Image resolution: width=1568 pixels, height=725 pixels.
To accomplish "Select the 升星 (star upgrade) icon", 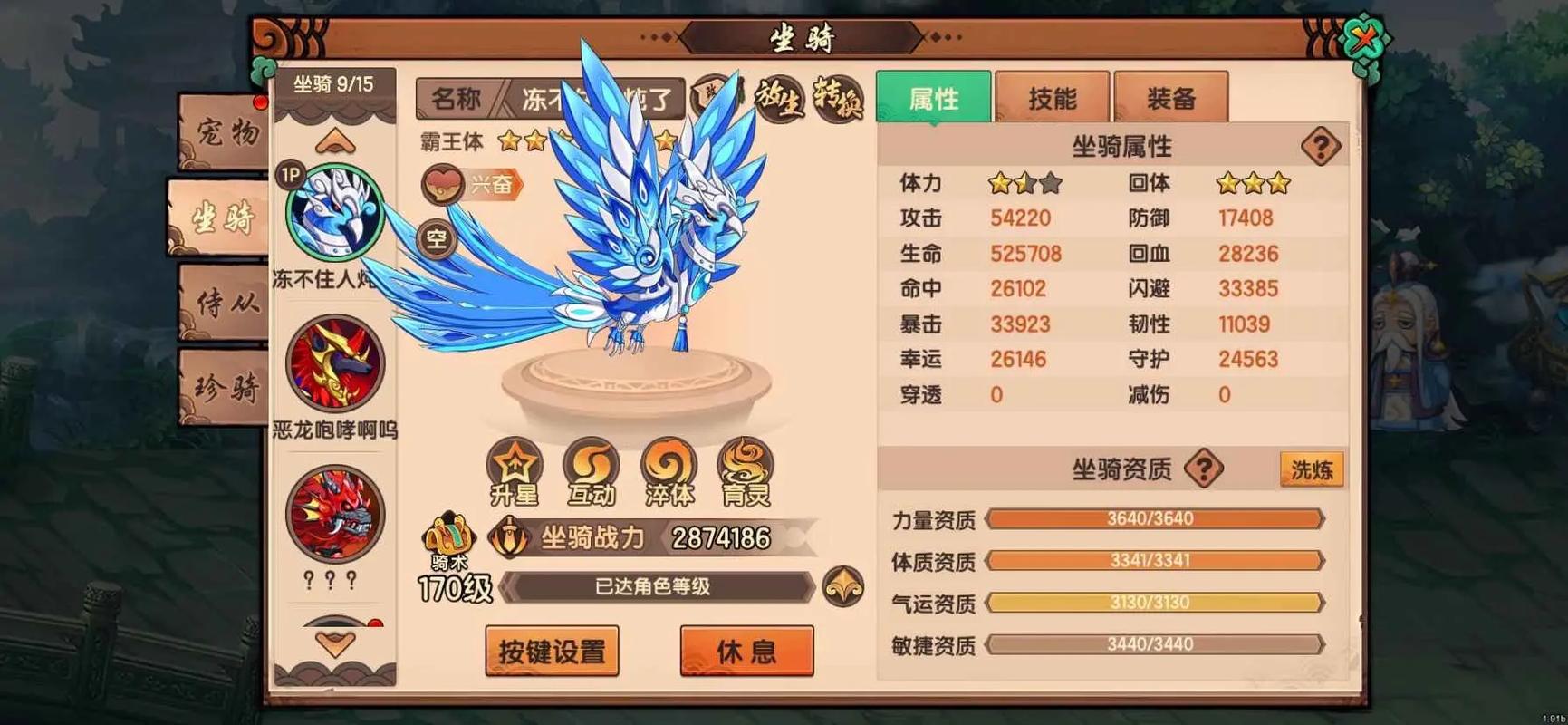I will click(x=515, y=471).
